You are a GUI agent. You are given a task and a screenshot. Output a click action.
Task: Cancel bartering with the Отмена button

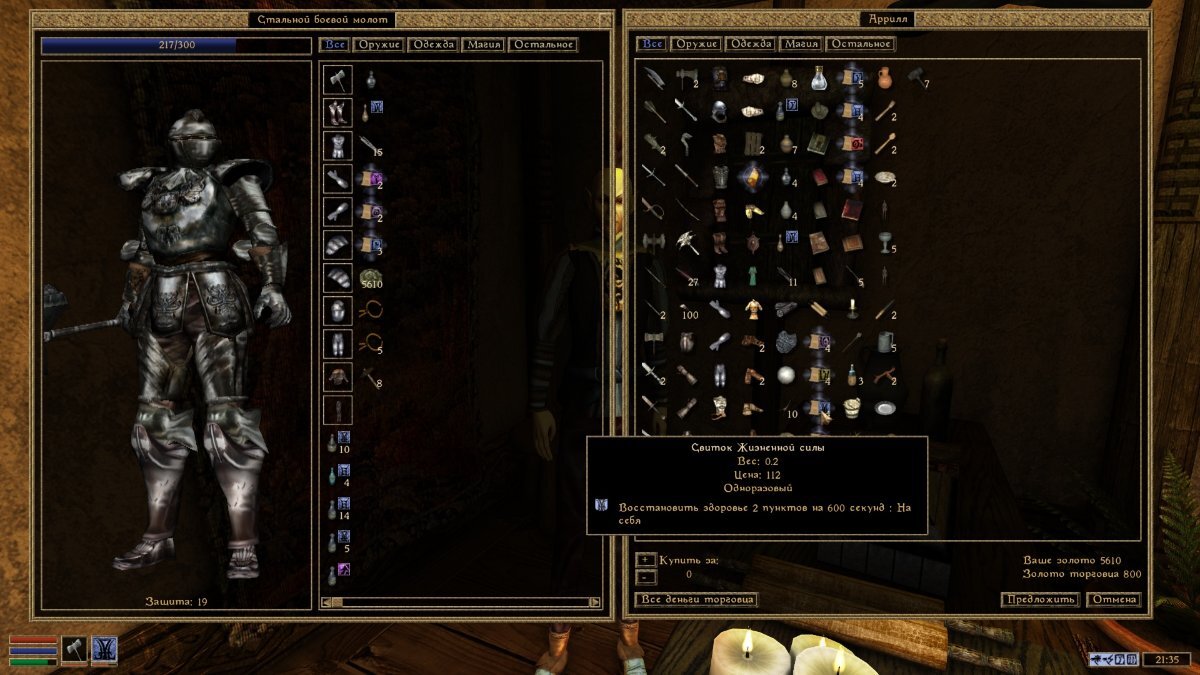1113,600
